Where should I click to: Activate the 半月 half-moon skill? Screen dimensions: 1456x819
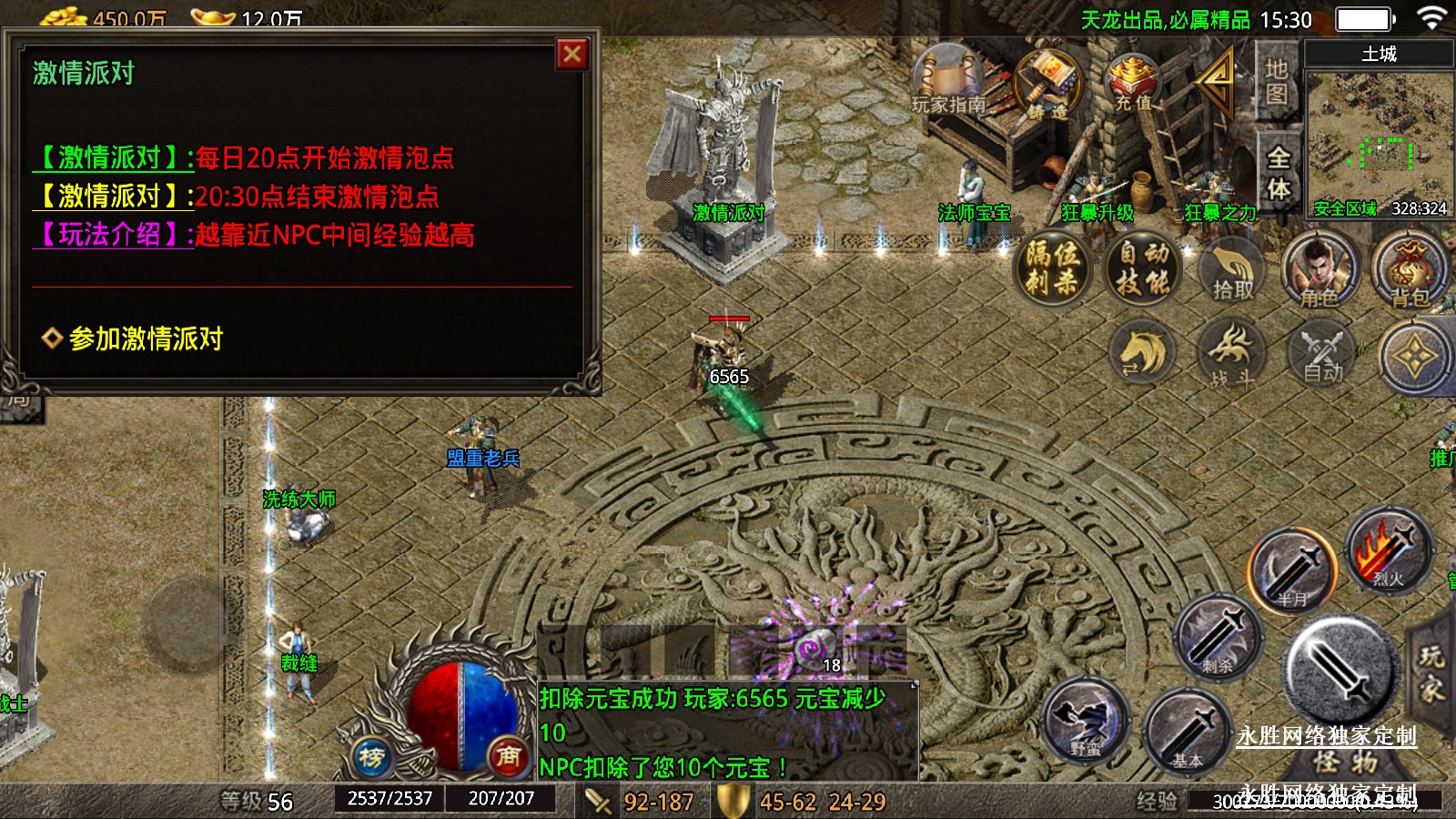click(x=1292, y=570)
